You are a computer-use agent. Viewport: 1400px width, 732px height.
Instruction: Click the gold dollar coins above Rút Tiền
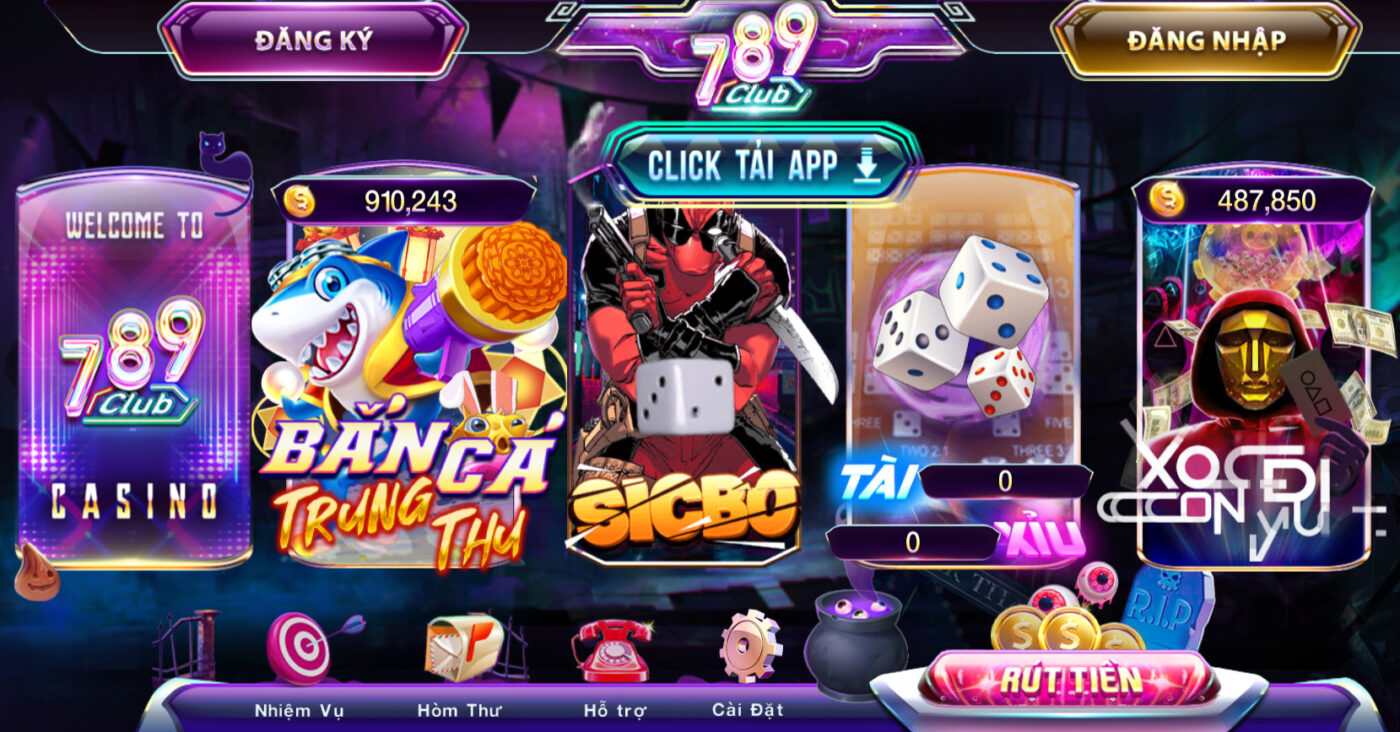[x=1064, y=630]
